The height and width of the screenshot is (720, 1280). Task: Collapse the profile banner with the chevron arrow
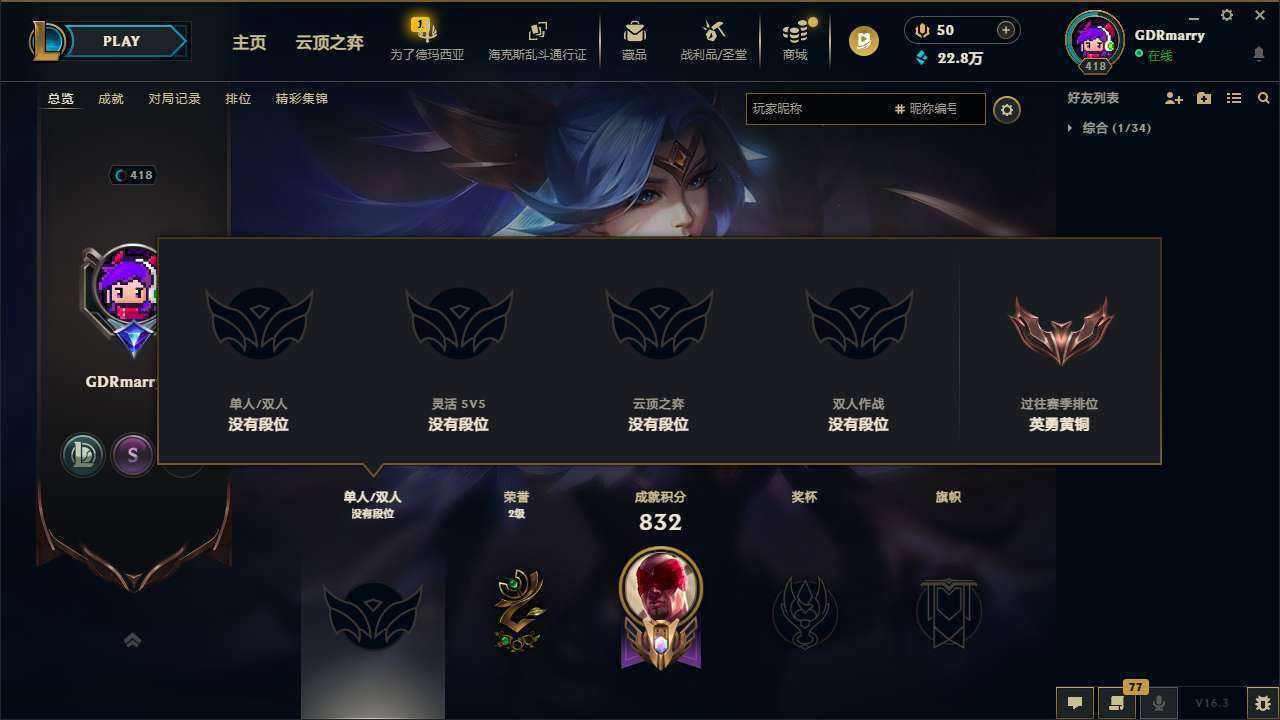coord(133,640)
